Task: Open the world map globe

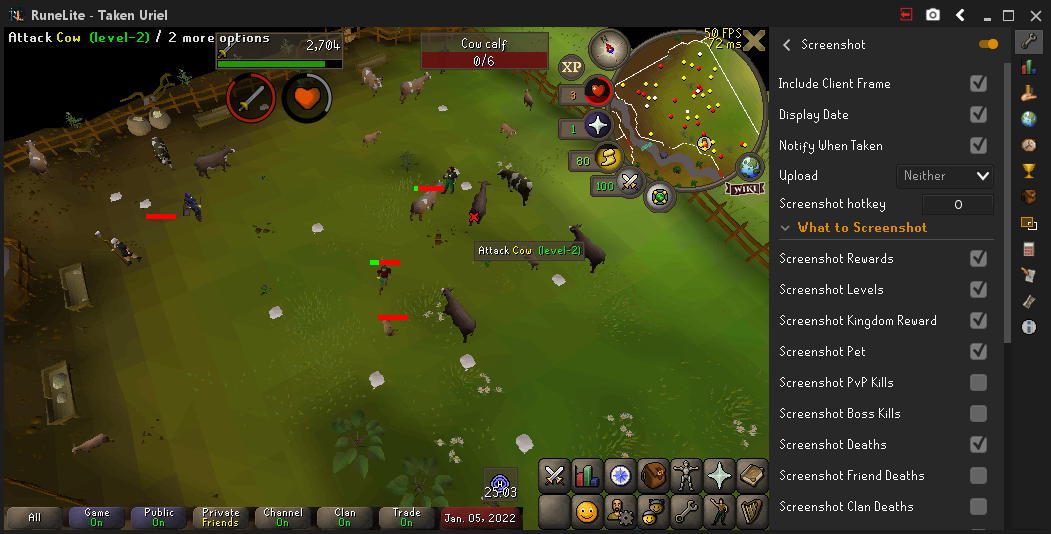Action: [749, 167]
